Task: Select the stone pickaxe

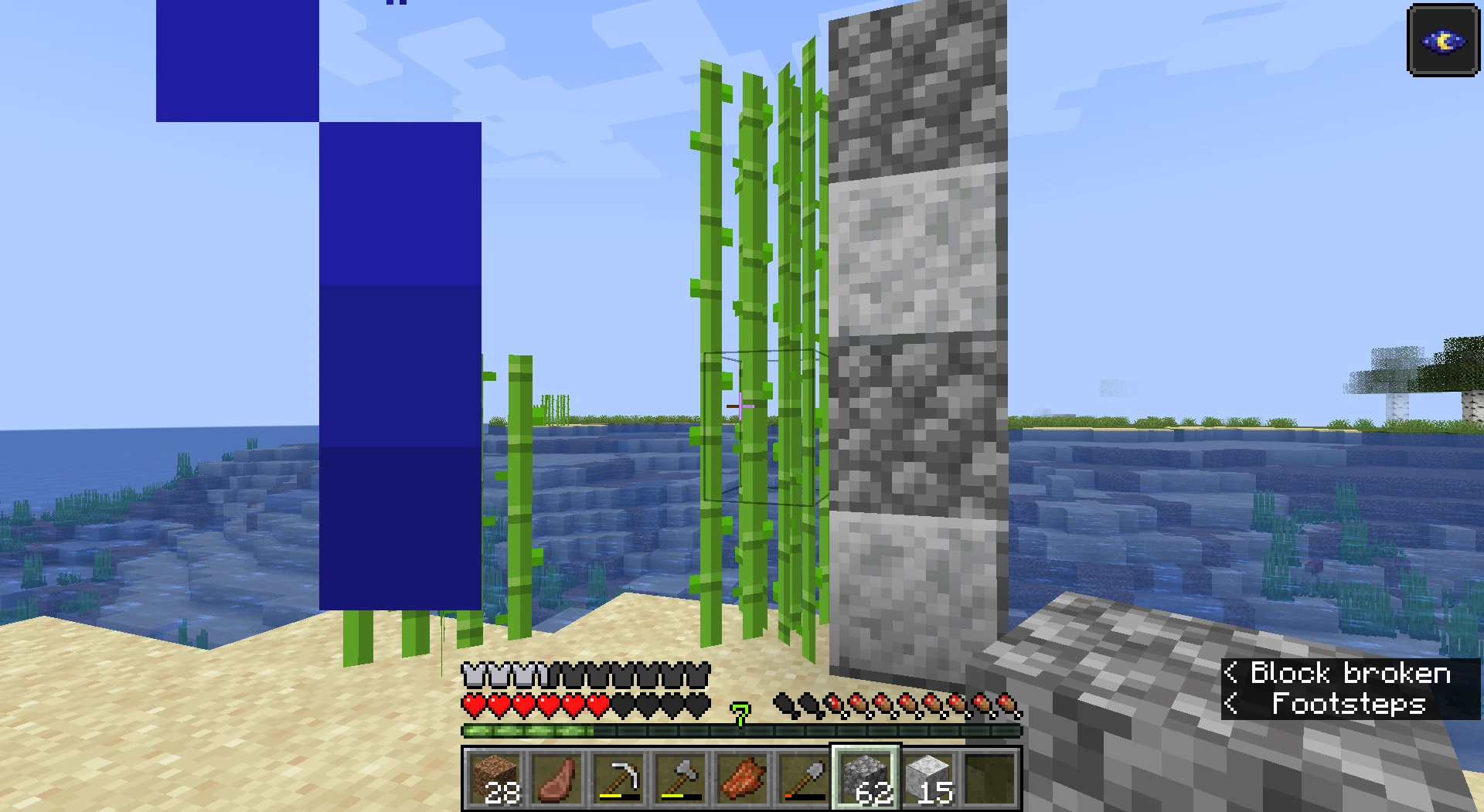Action: click(620, 776)
